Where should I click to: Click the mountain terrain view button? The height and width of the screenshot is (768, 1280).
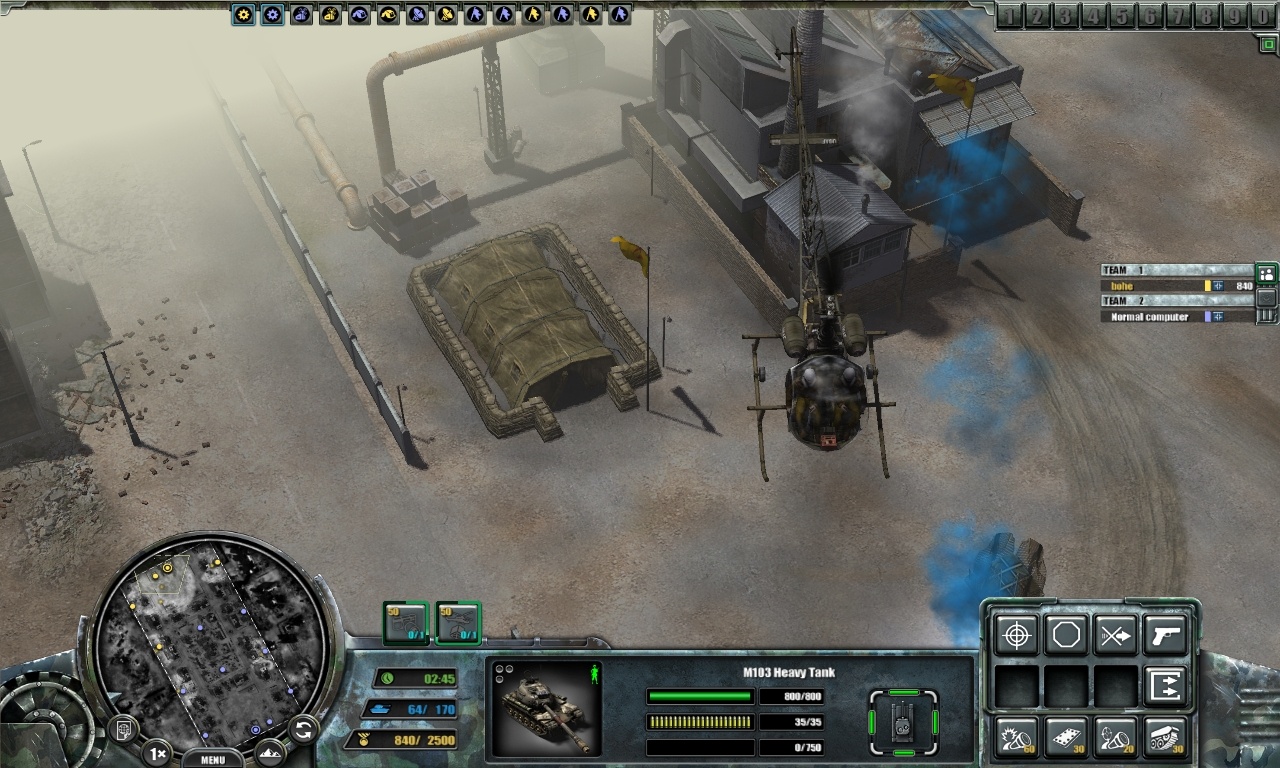tap(269, 752)
